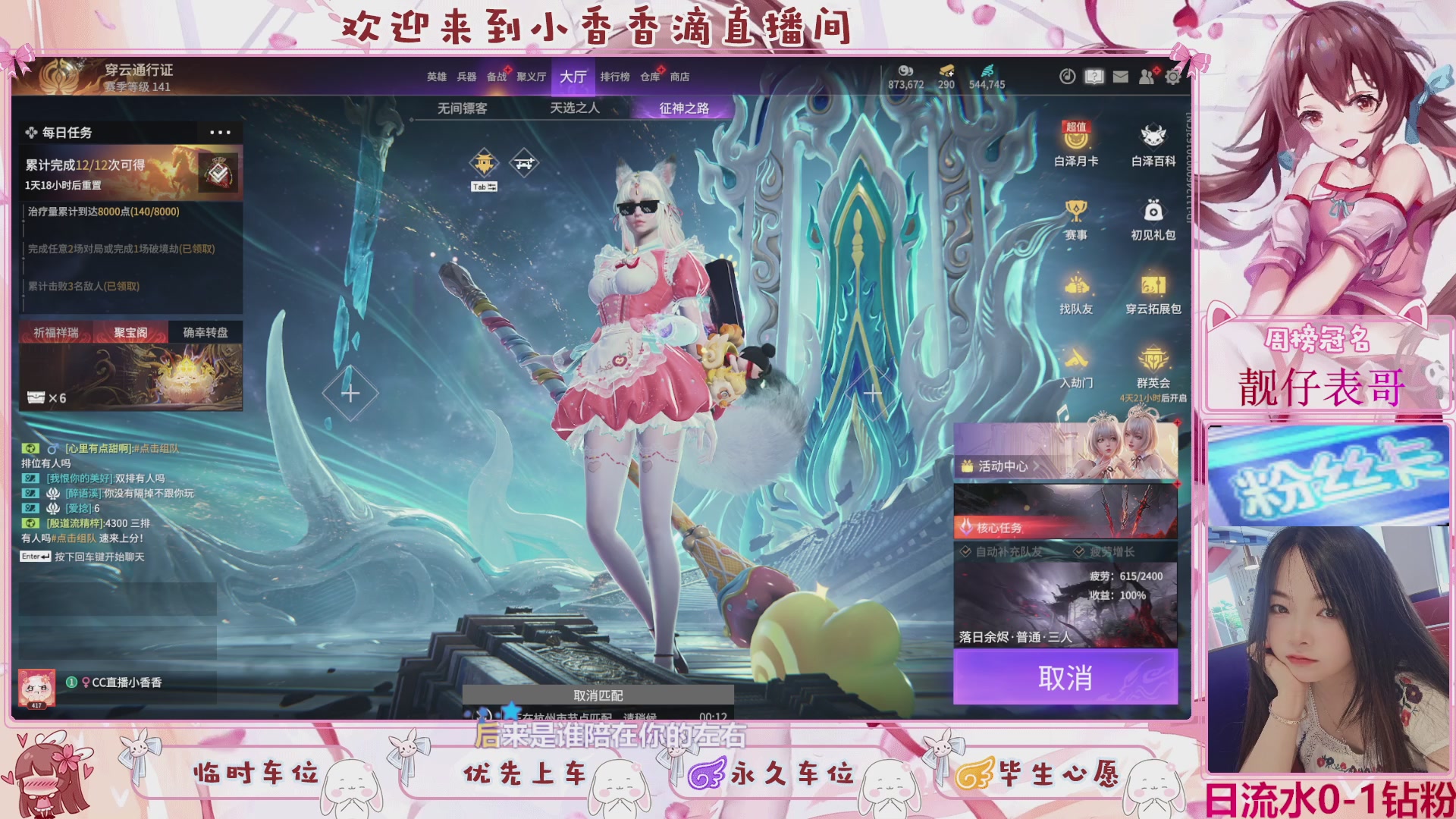Click 取消 to cancel matchmaking
This screenshot has height=819, width=1456.
point(1064,678)
